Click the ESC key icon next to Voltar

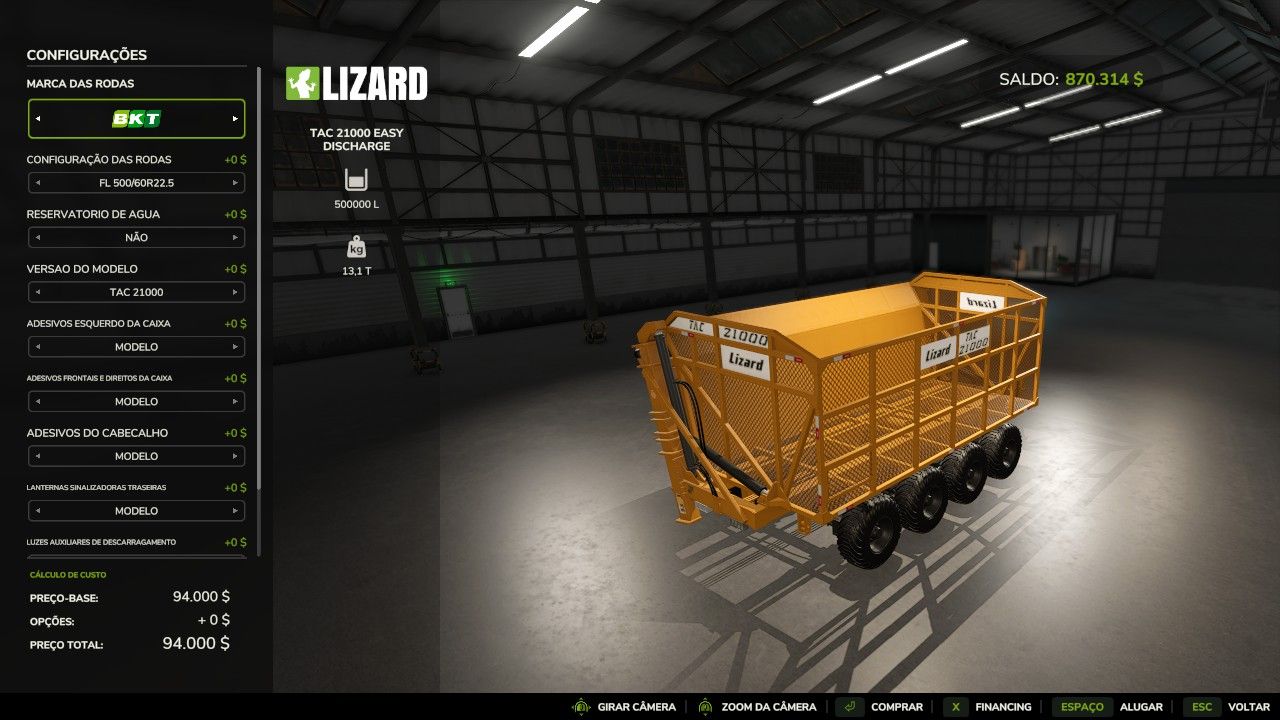tap(1201, 706)
